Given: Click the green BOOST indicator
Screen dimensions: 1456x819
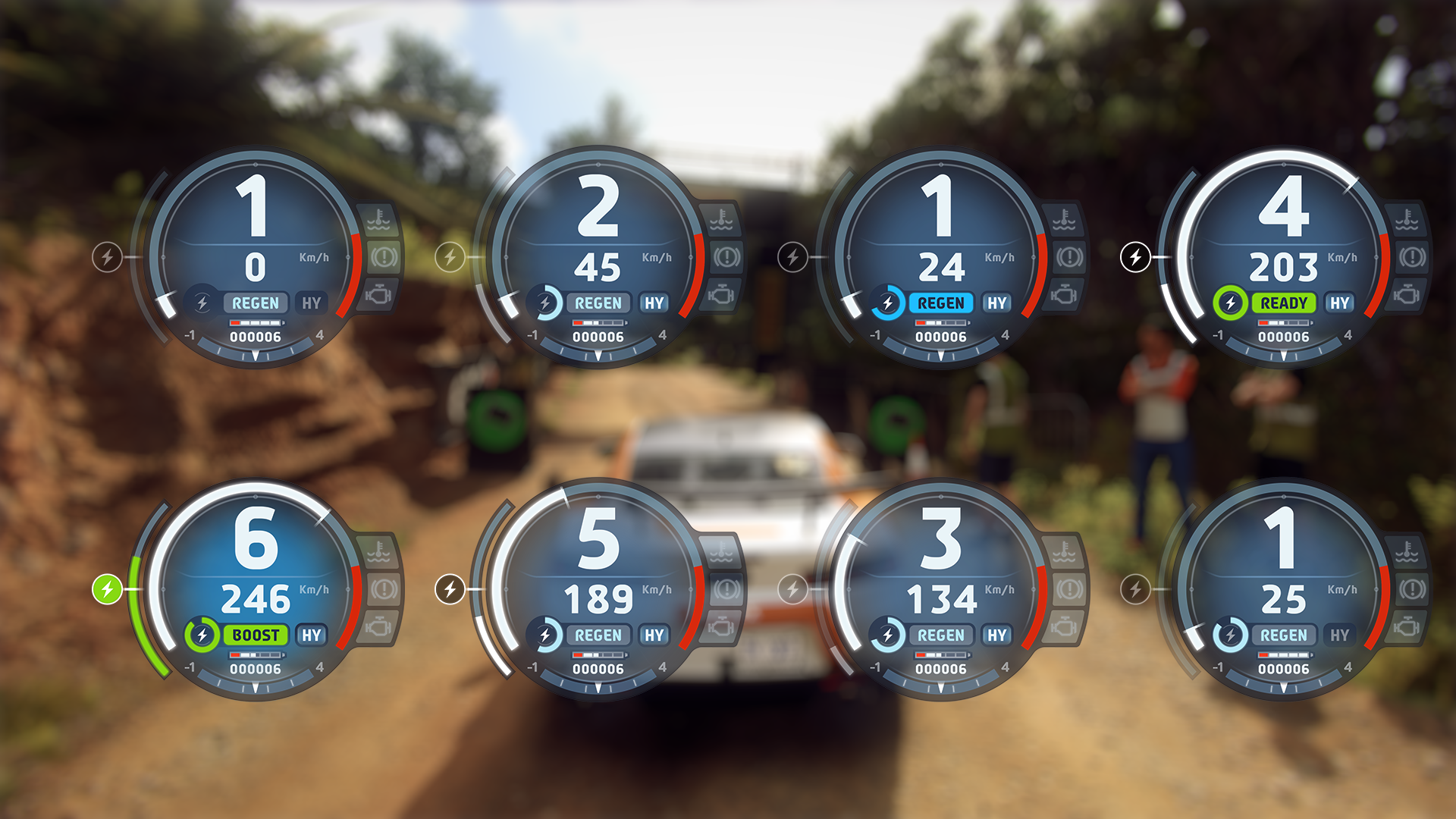Looking at the screenshot, I should pyautogui.click(x=256, y=635).
